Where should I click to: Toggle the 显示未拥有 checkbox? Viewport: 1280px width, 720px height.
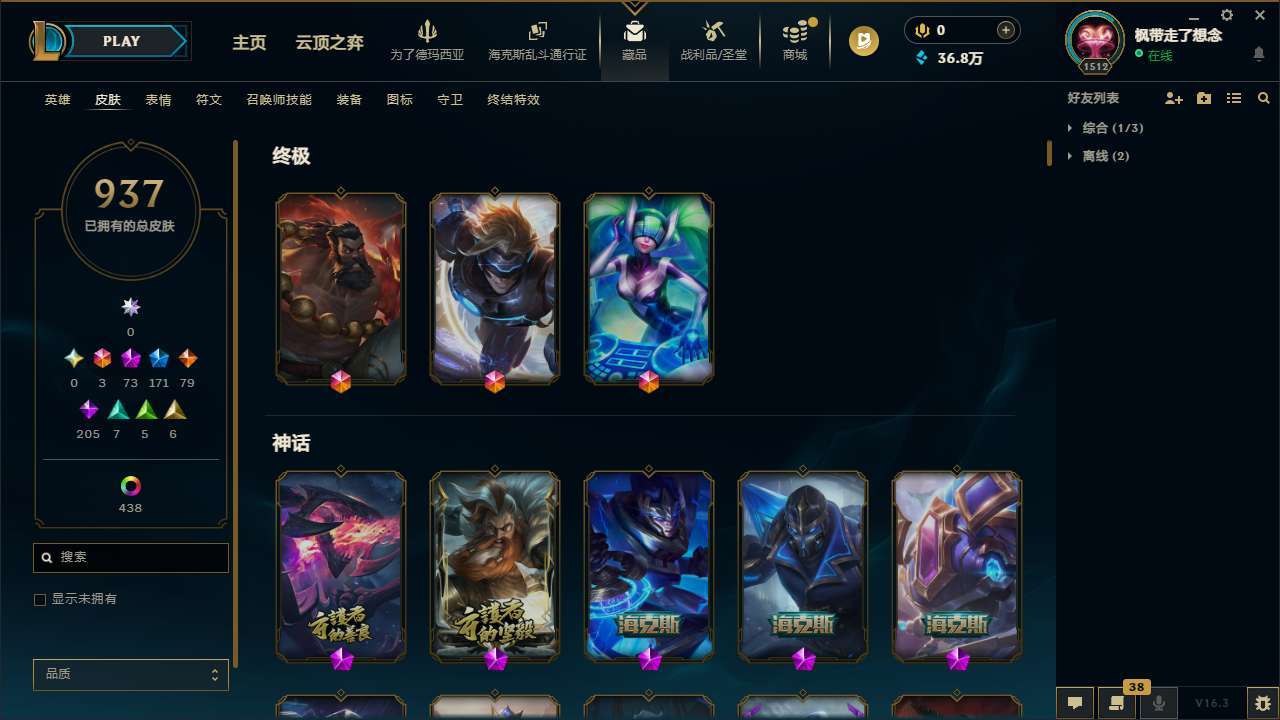[40, 599]
